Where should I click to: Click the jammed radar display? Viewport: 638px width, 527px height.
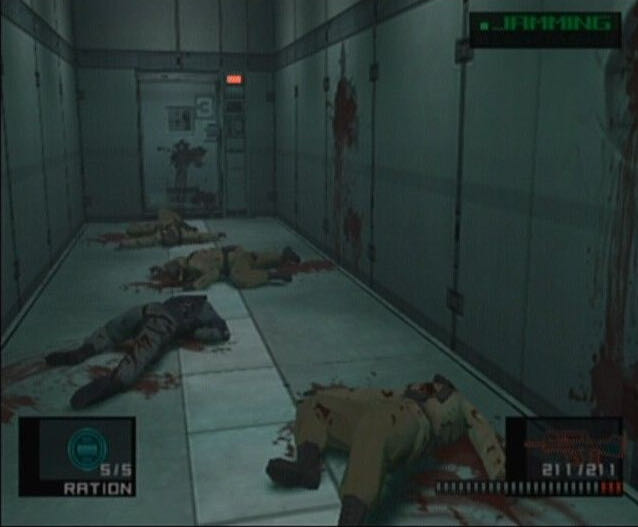(x=545, y=28)
